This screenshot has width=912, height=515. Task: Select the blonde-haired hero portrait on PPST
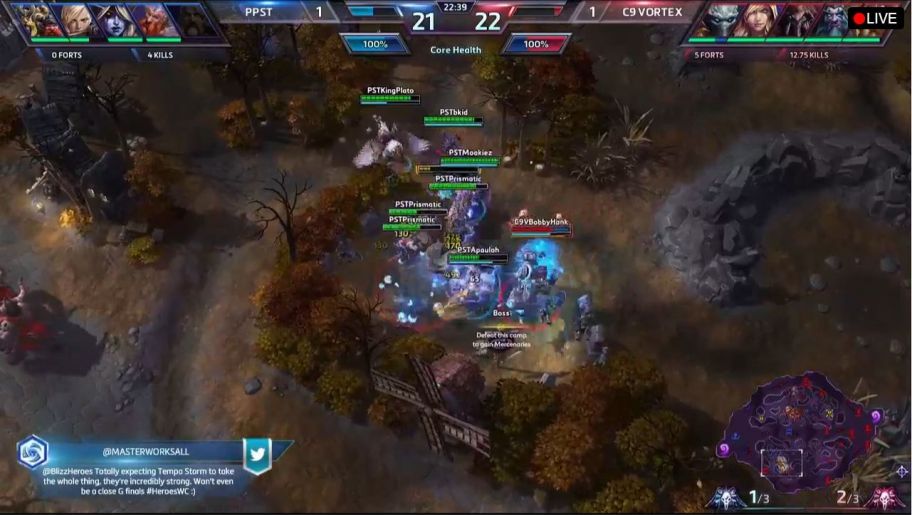pos(76,20)
